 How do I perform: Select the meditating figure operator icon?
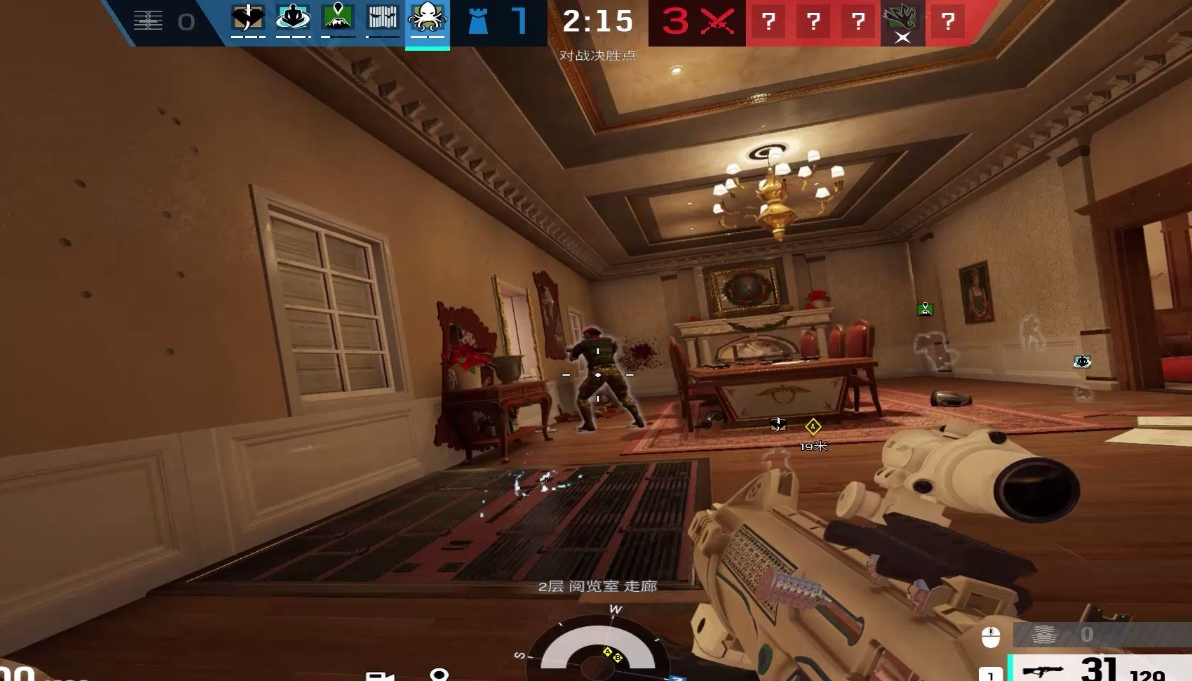(293, 19)
